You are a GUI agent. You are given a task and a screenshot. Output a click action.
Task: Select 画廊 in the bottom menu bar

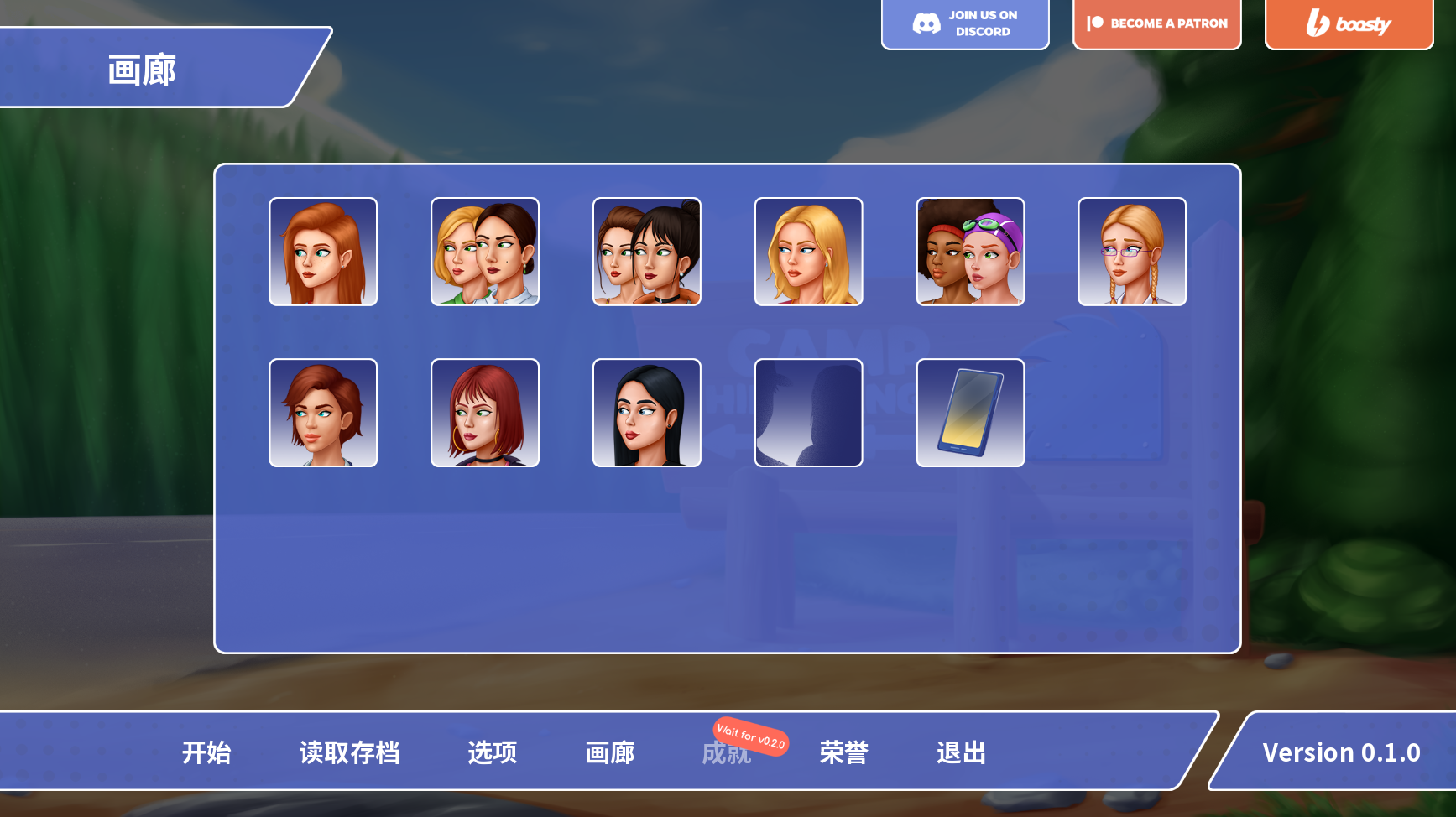click(609, 752)
